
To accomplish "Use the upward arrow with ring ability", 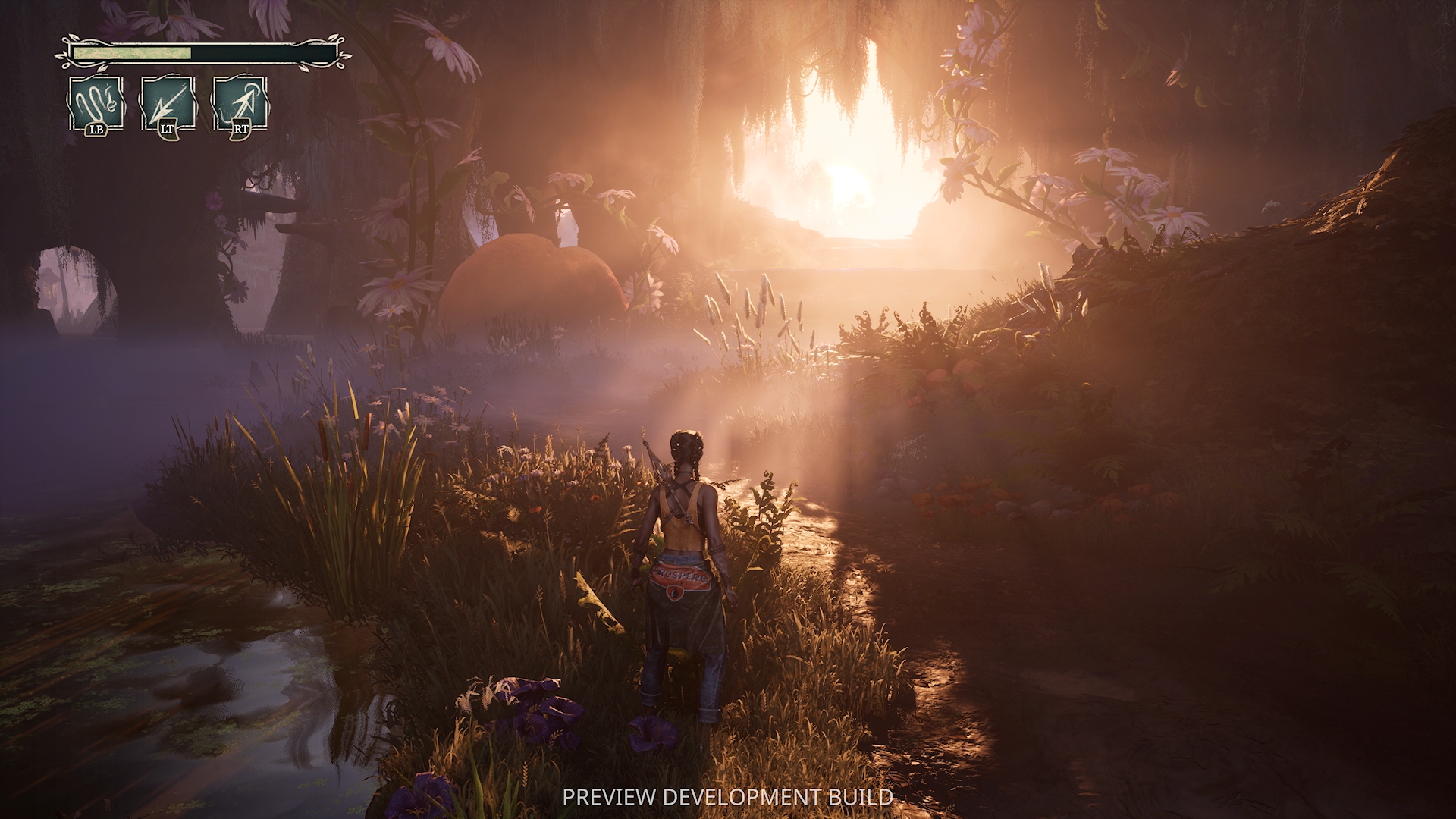I will click(240, 103).
